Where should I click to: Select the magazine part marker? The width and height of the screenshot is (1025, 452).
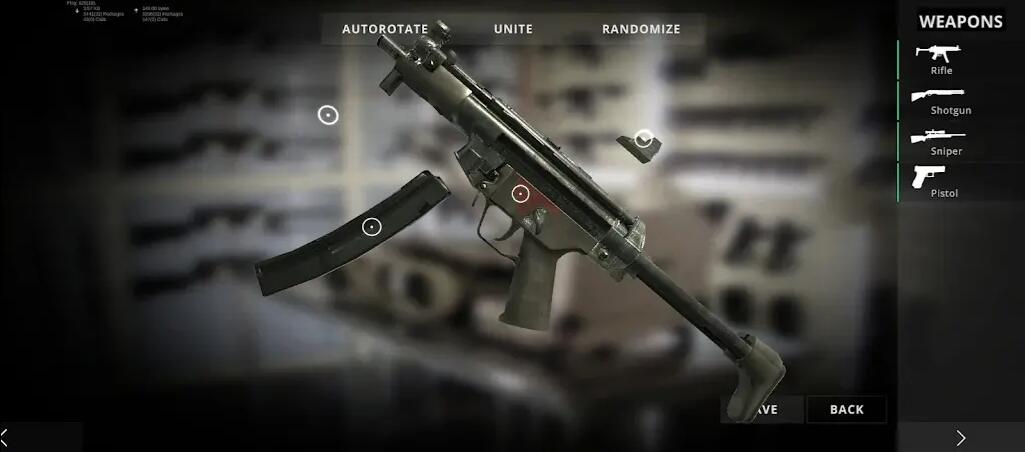pos(372,227)
